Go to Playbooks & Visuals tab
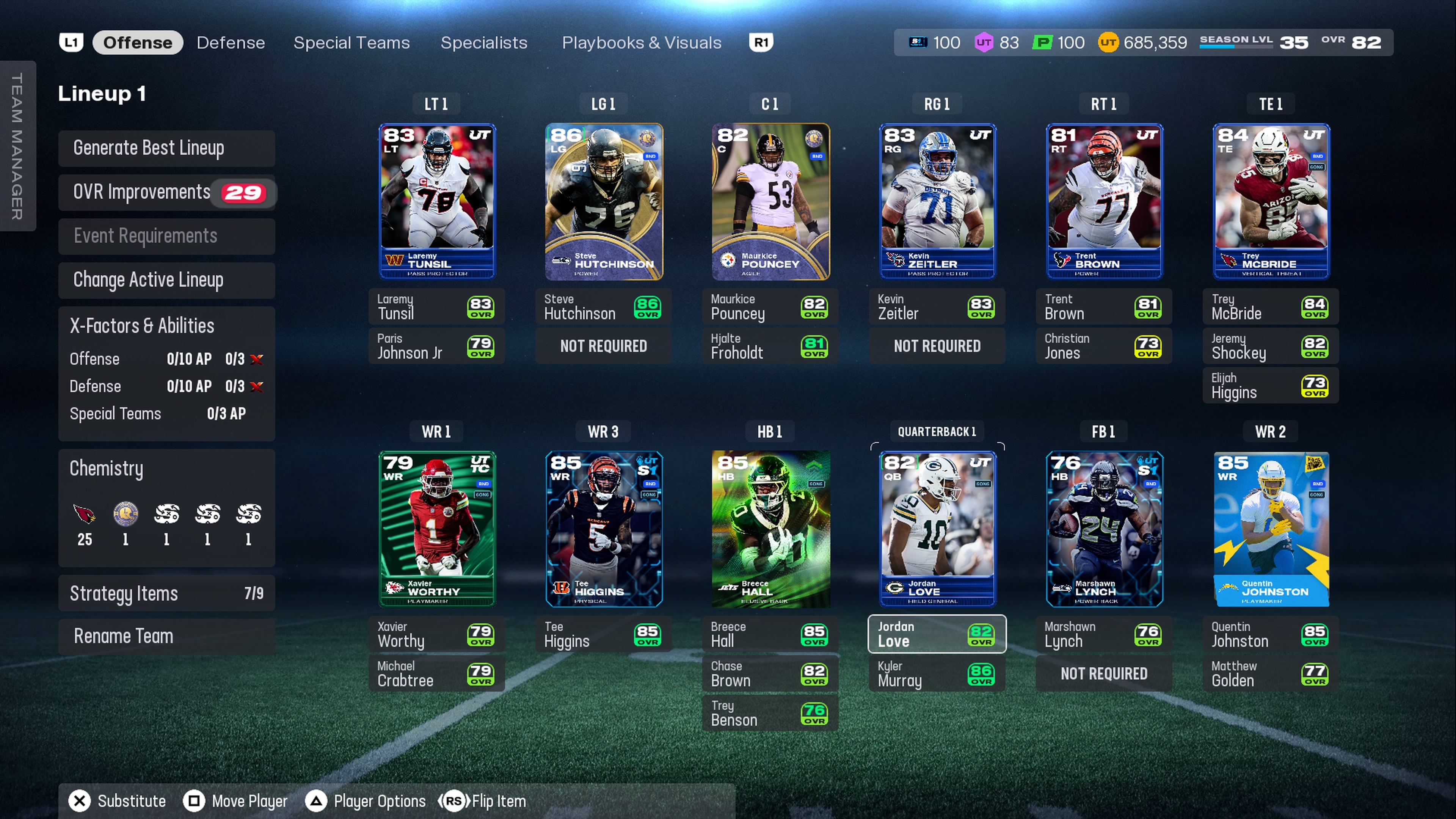Screen dimensions: 1456x819 point(641,42)
